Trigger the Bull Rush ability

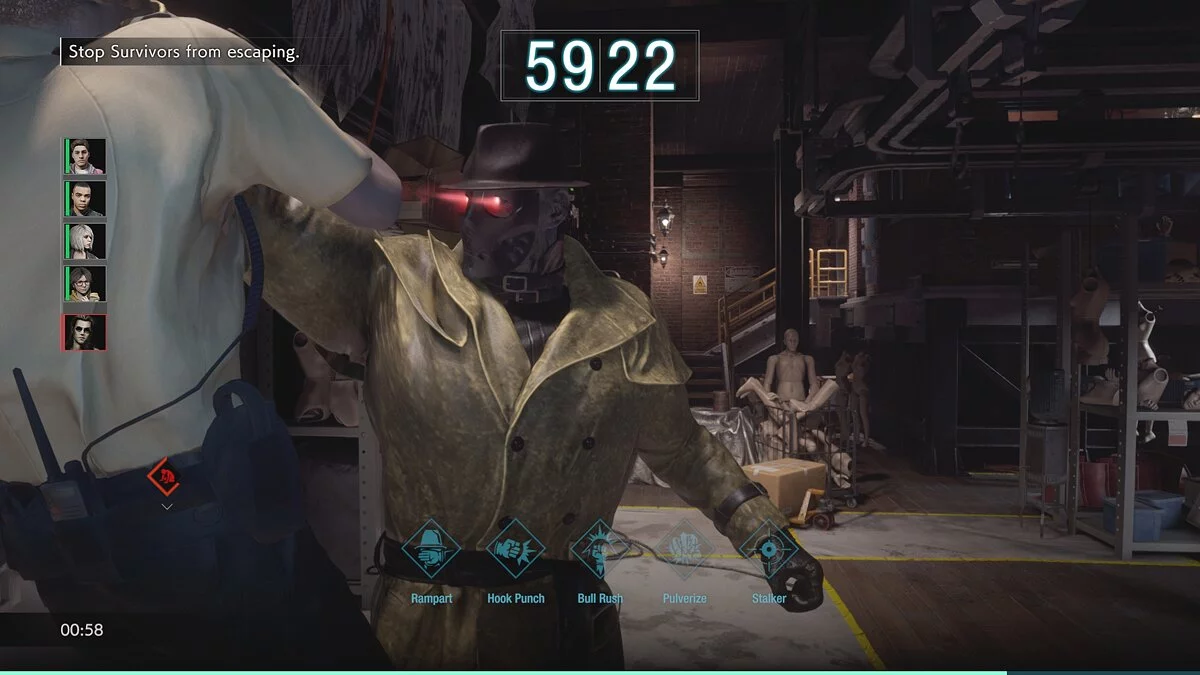(x=599, y=549)
